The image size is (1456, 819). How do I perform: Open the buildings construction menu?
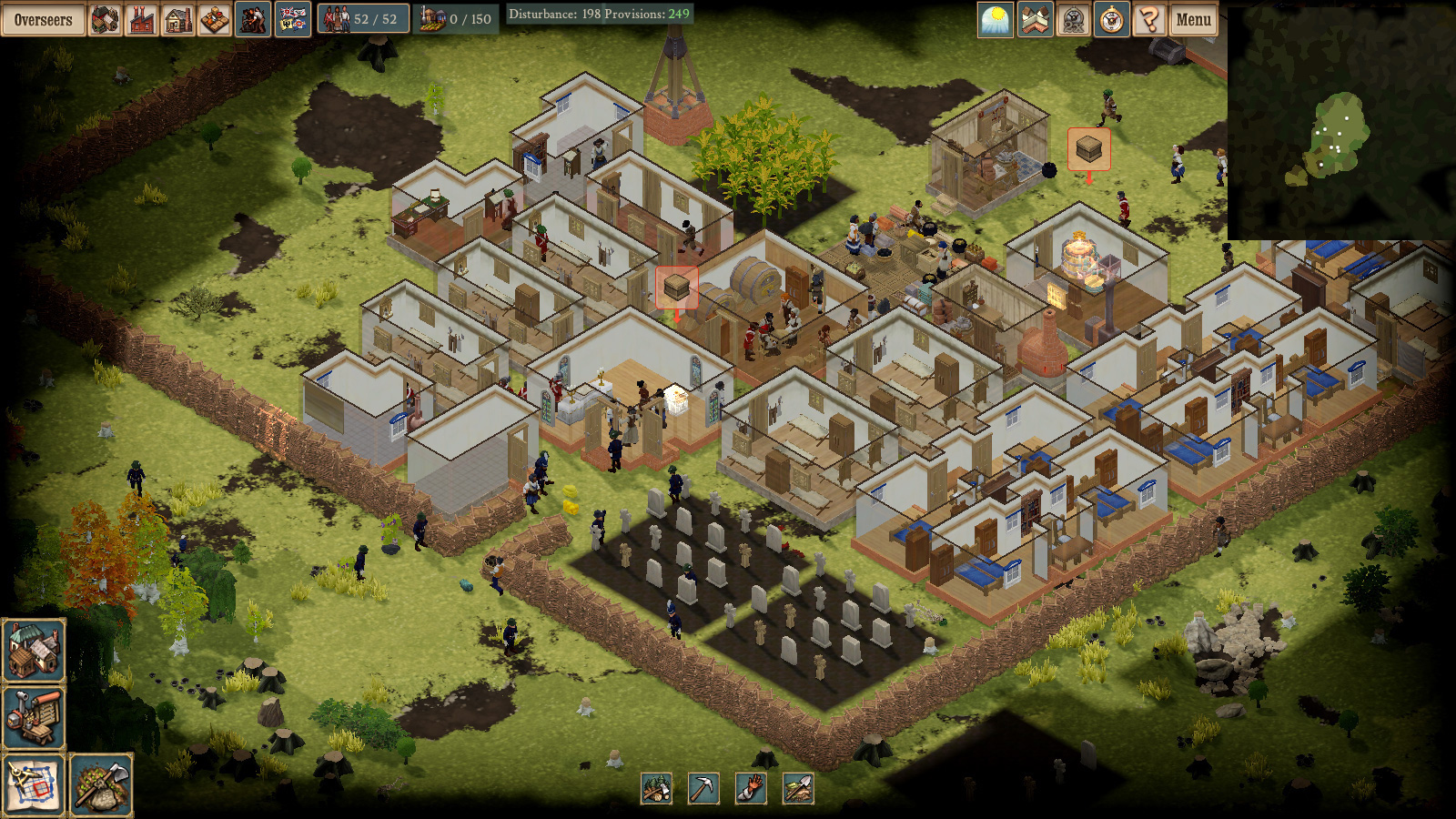coord(34,650)
